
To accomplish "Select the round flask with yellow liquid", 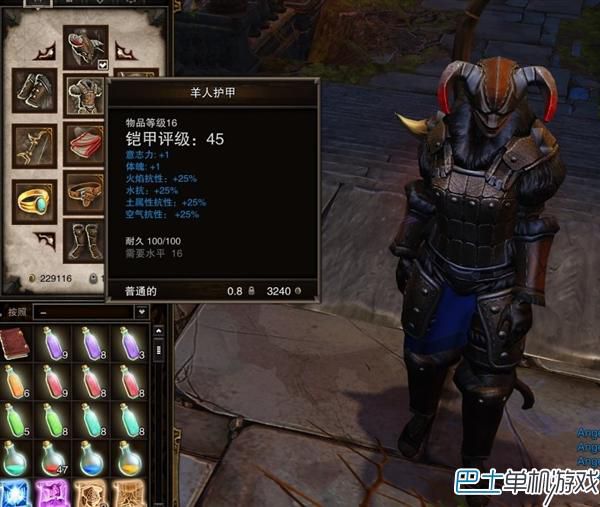I will (129, 458).
